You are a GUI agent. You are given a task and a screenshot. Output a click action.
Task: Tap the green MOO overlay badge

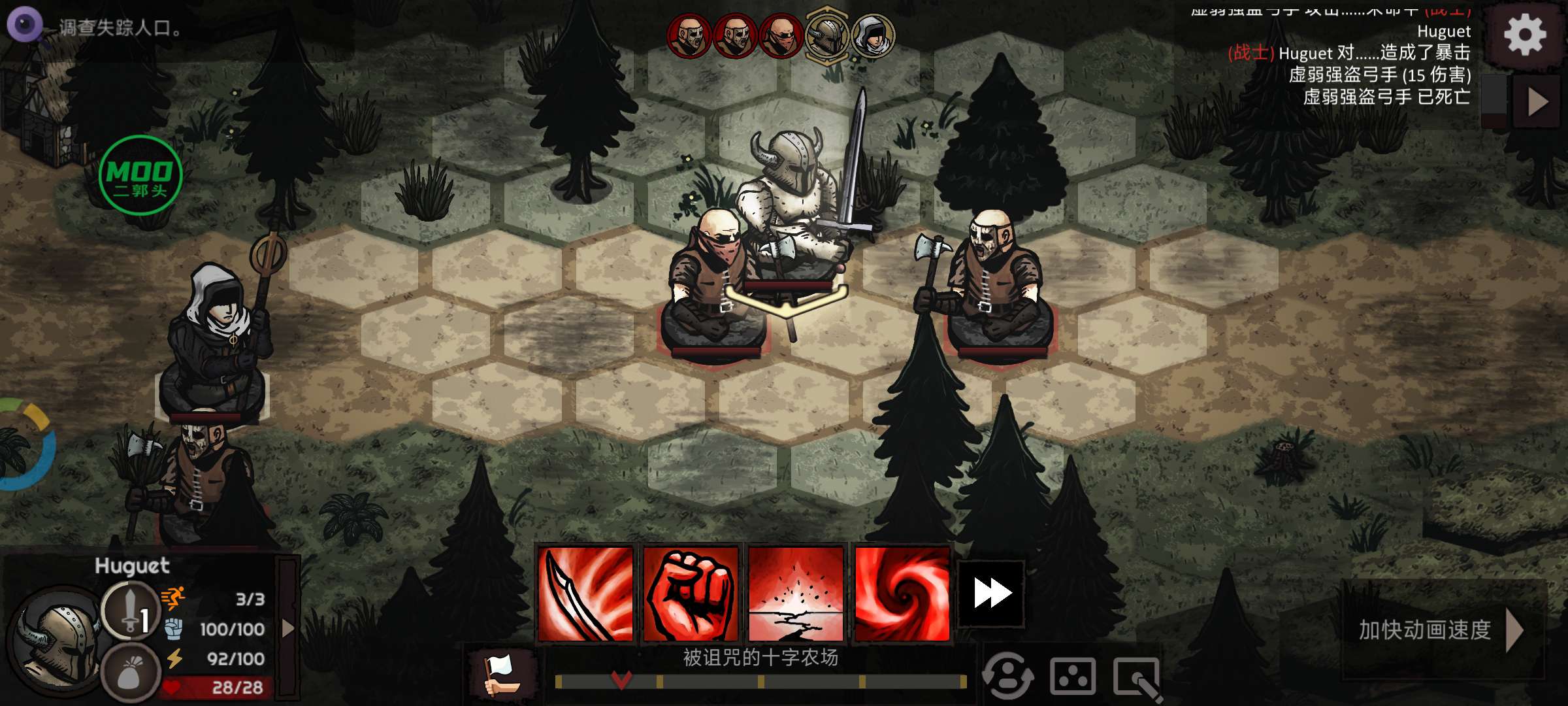tap(140, 175)
